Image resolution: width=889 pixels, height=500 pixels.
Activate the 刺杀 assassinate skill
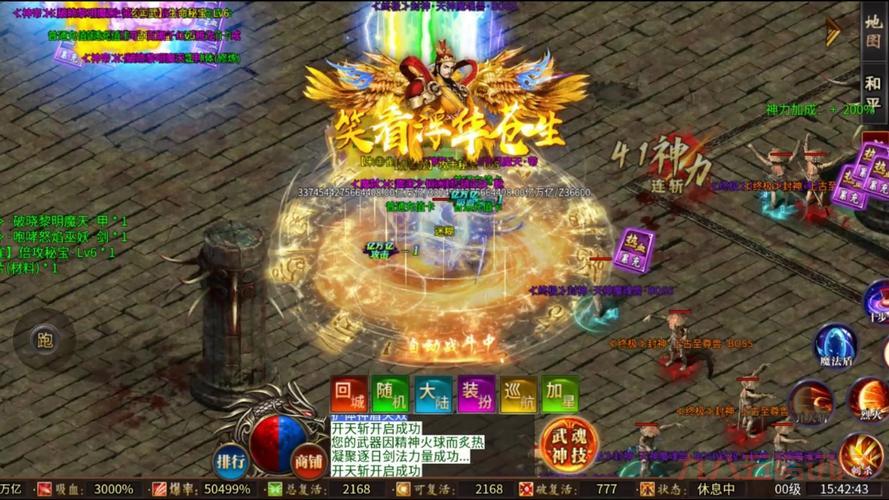coord(860,454)
